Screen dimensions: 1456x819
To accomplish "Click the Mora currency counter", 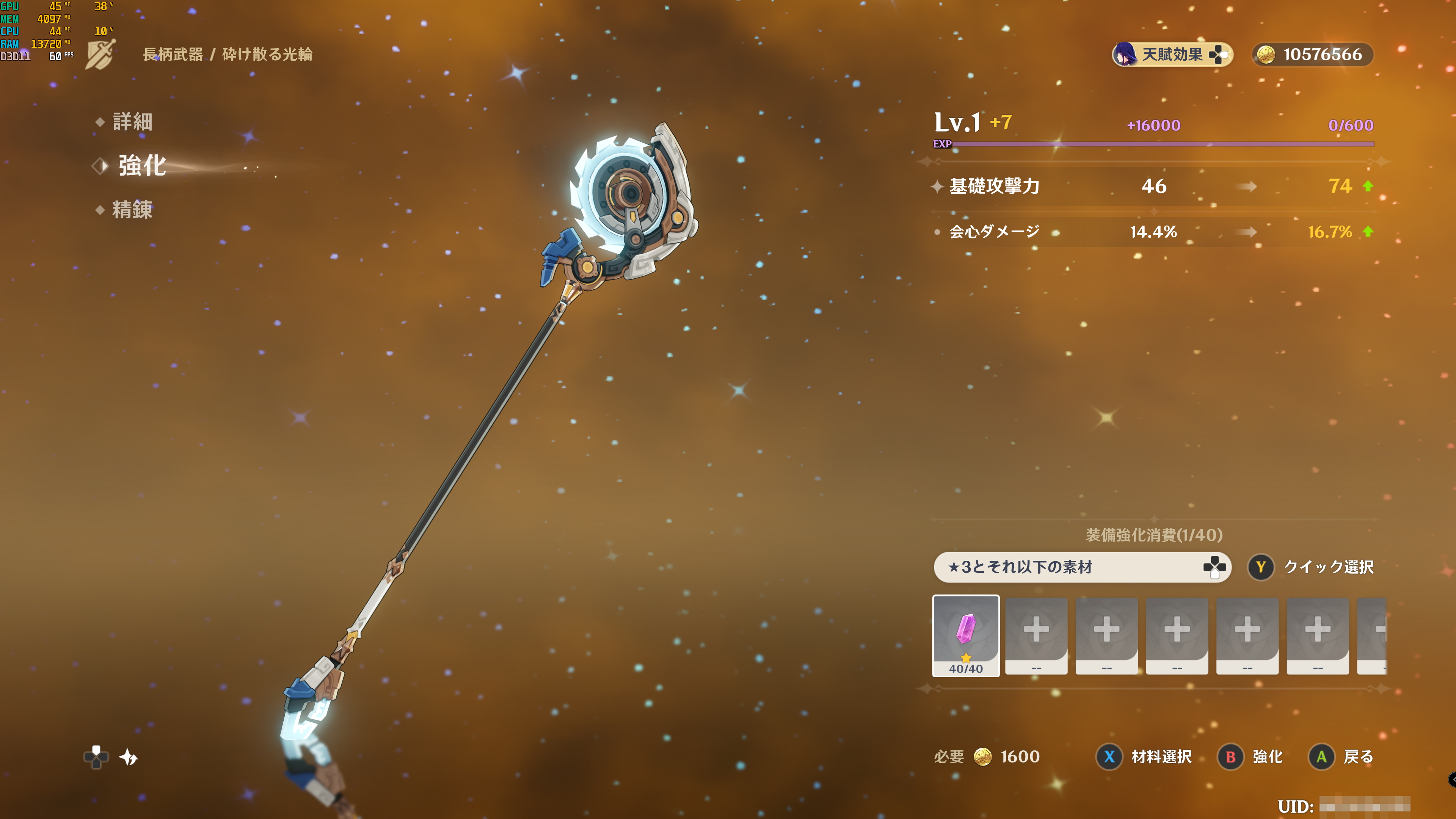I will click(x=1312, y=55).
